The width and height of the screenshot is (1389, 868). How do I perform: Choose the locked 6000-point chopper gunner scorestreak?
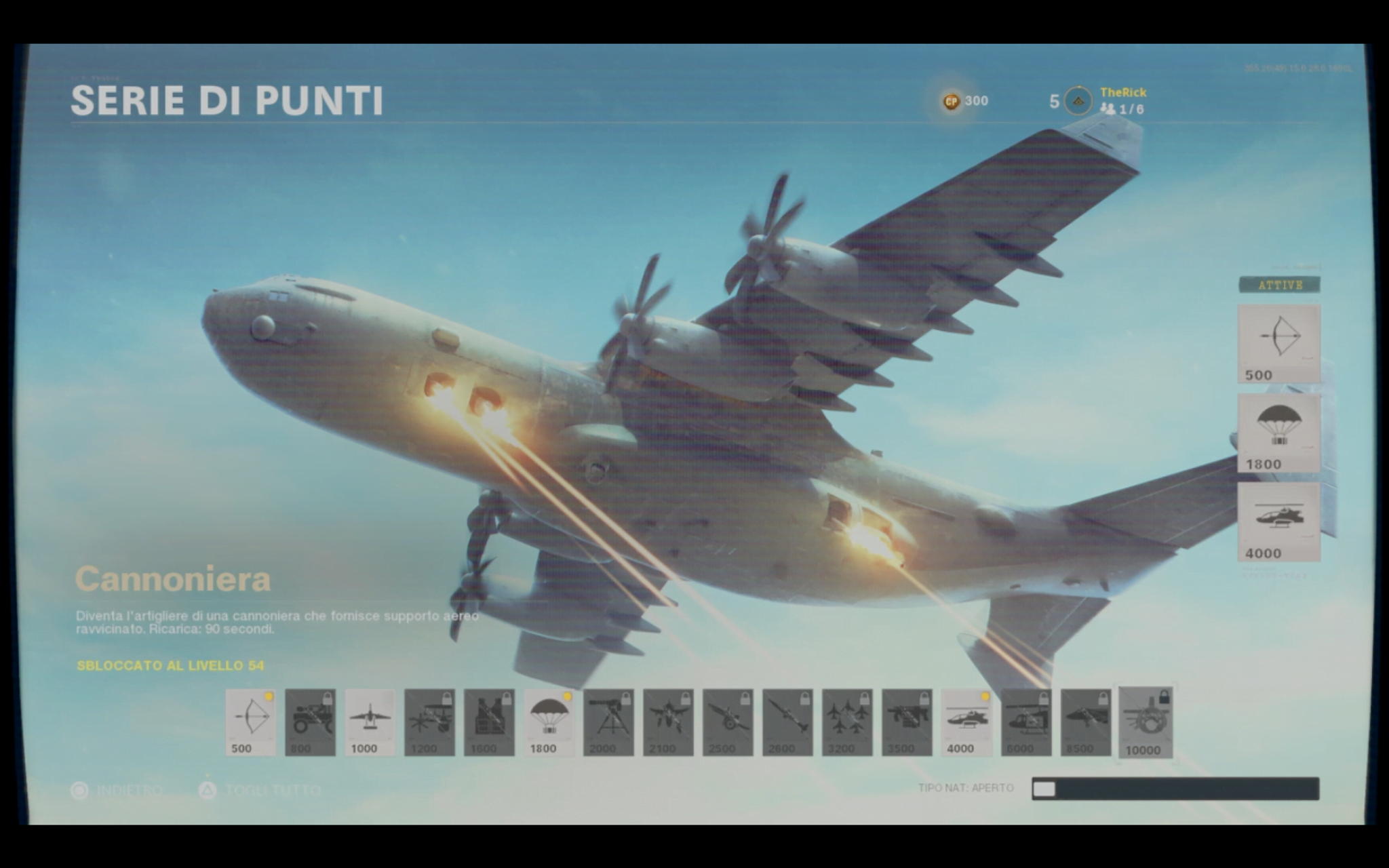[1027, 722]
